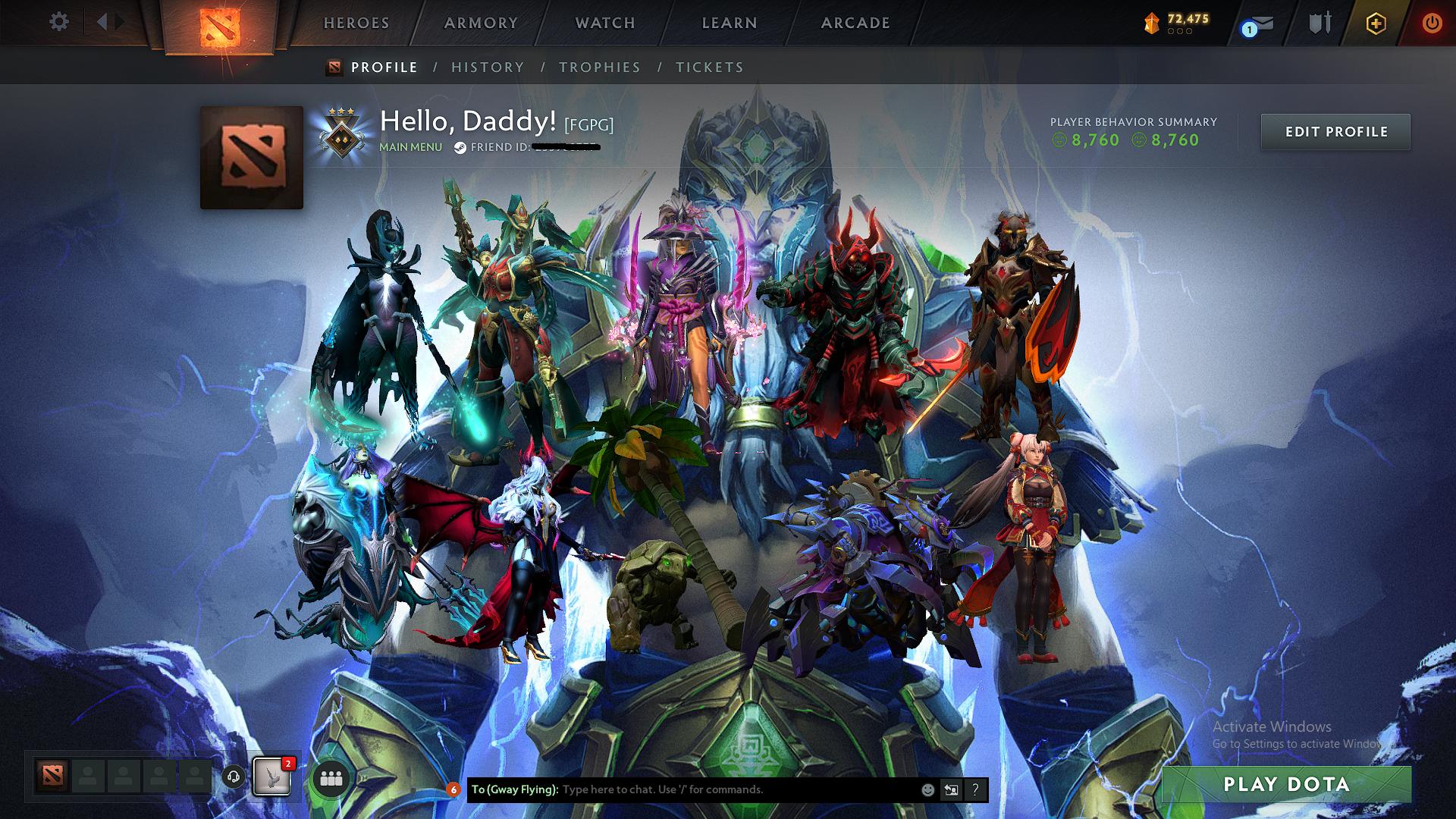Open Dota Plus via gold hexagon icon
Screen dimensions: 1456x819
click(x=1377, y=22)
